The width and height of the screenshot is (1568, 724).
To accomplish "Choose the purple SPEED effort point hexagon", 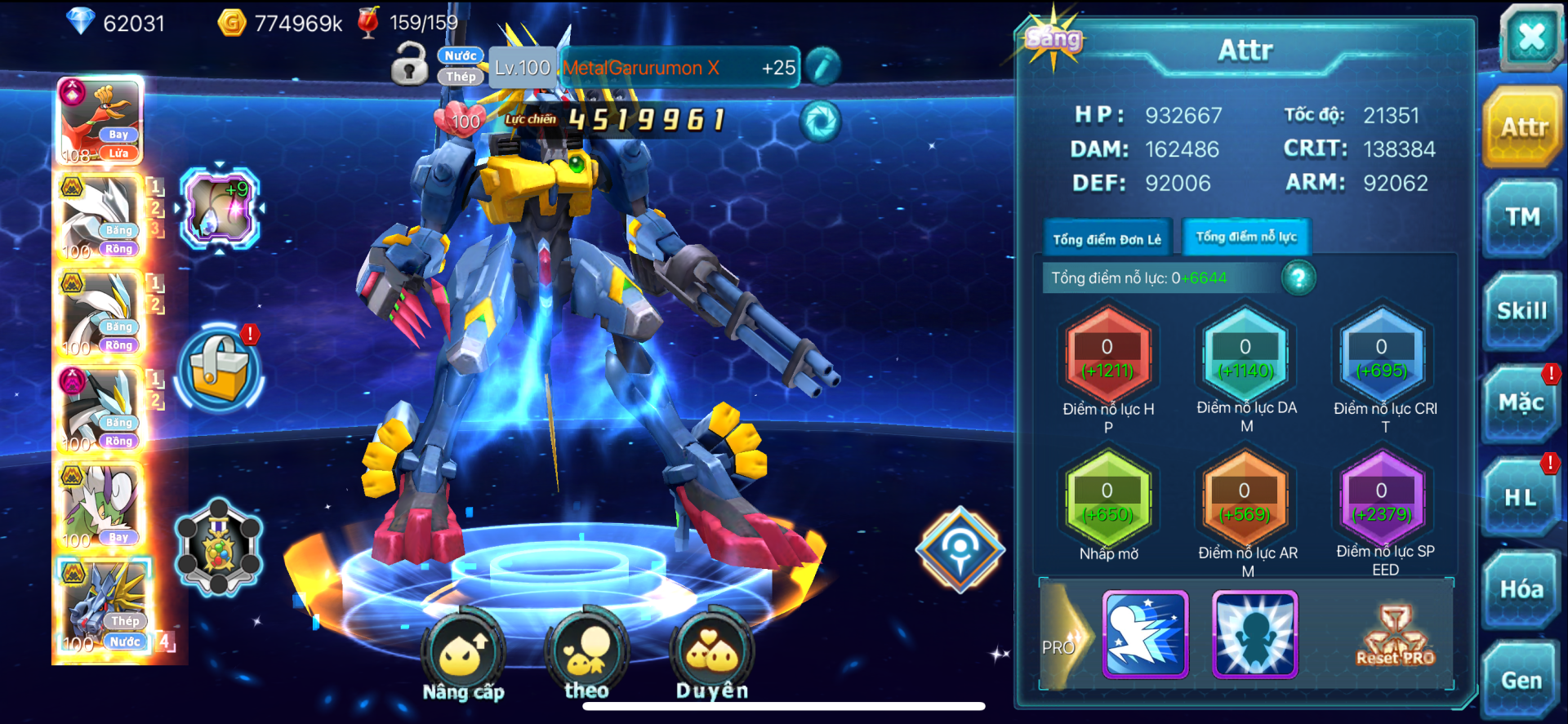I will tap(1381, 501).
